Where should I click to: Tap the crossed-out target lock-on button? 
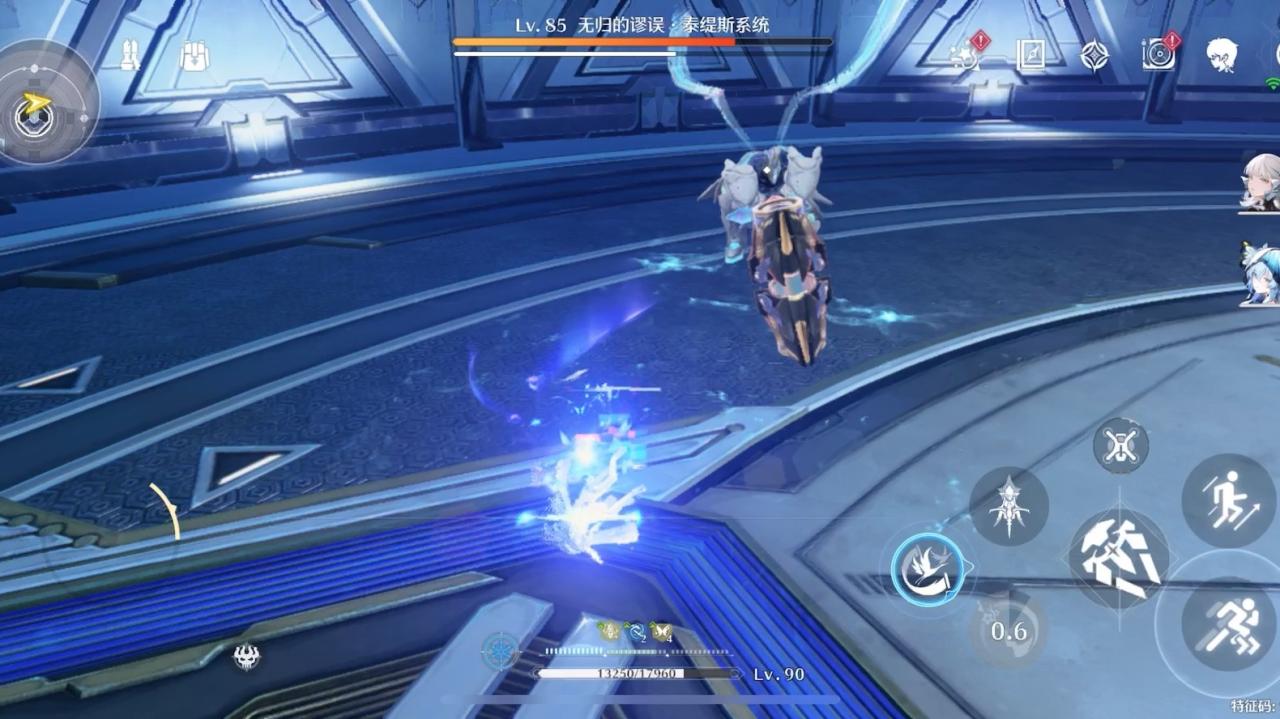(1120, 446)
